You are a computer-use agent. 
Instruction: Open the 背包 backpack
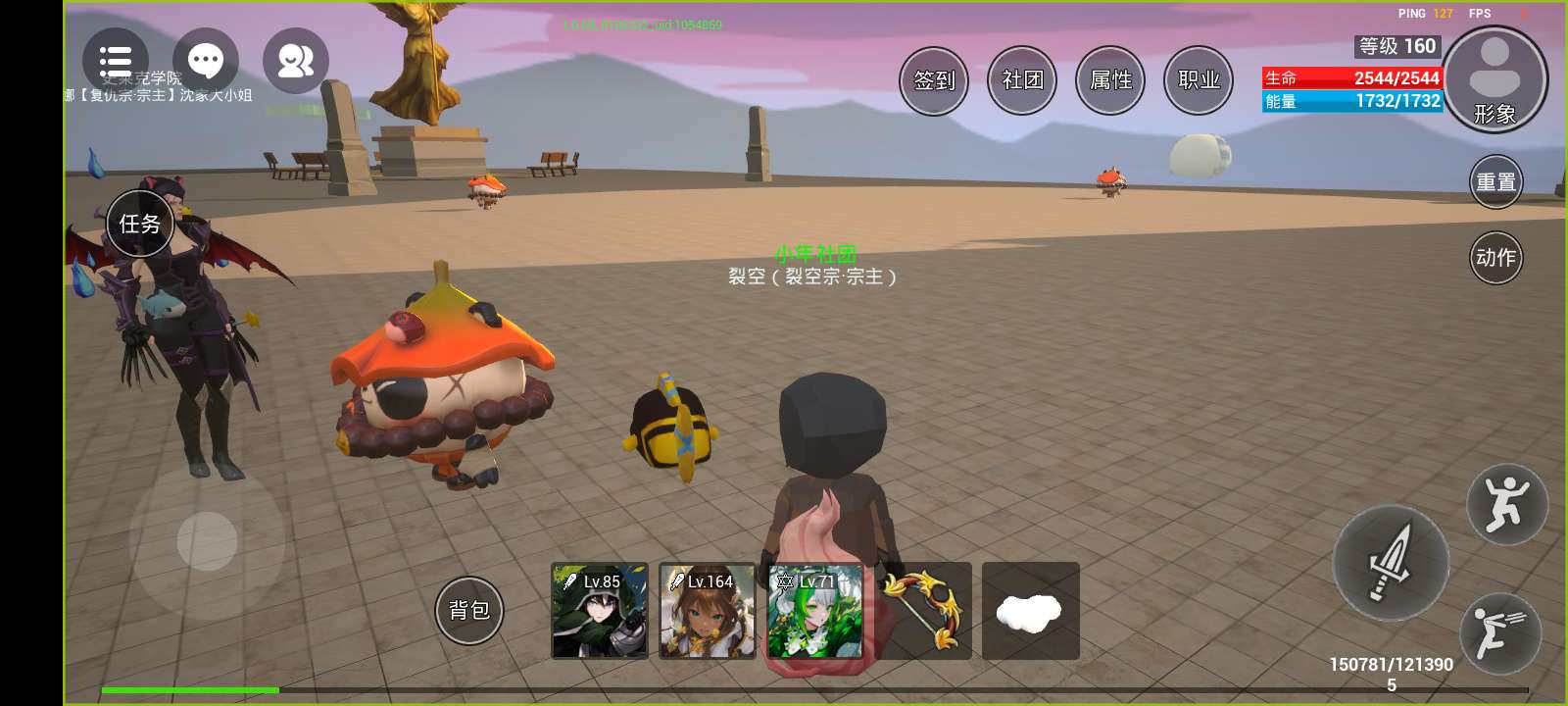point(468,610)
